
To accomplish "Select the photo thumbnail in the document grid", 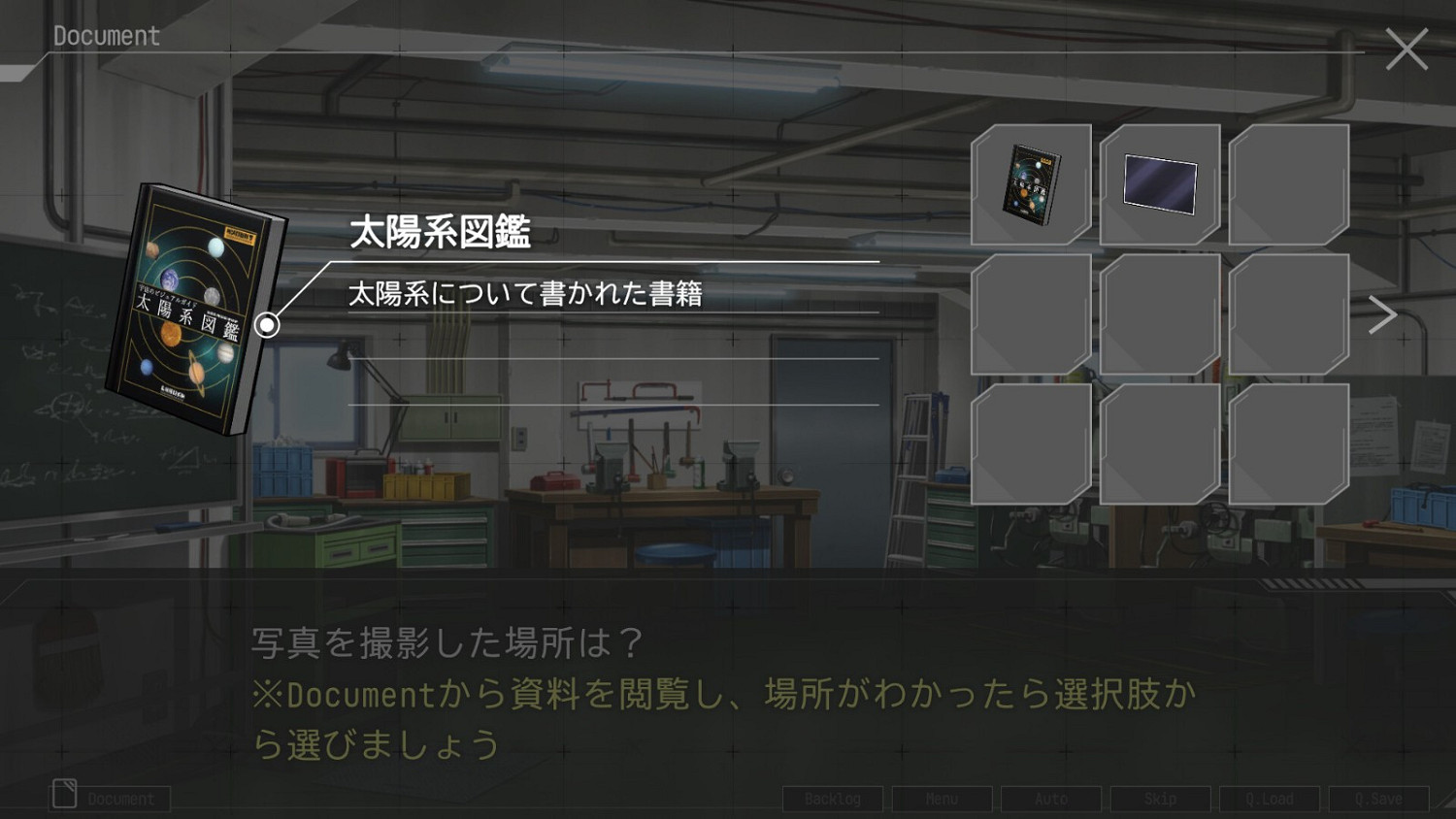I will [1160, 183].
